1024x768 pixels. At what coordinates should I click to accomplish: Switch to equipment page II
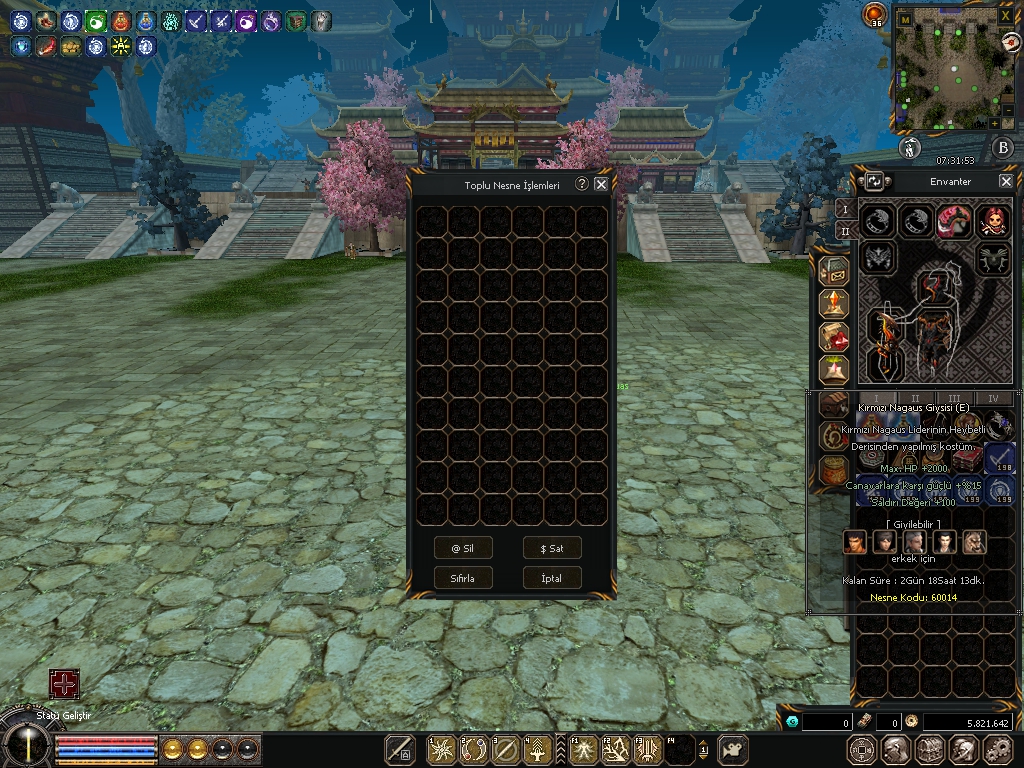click(x=844, y=231)
